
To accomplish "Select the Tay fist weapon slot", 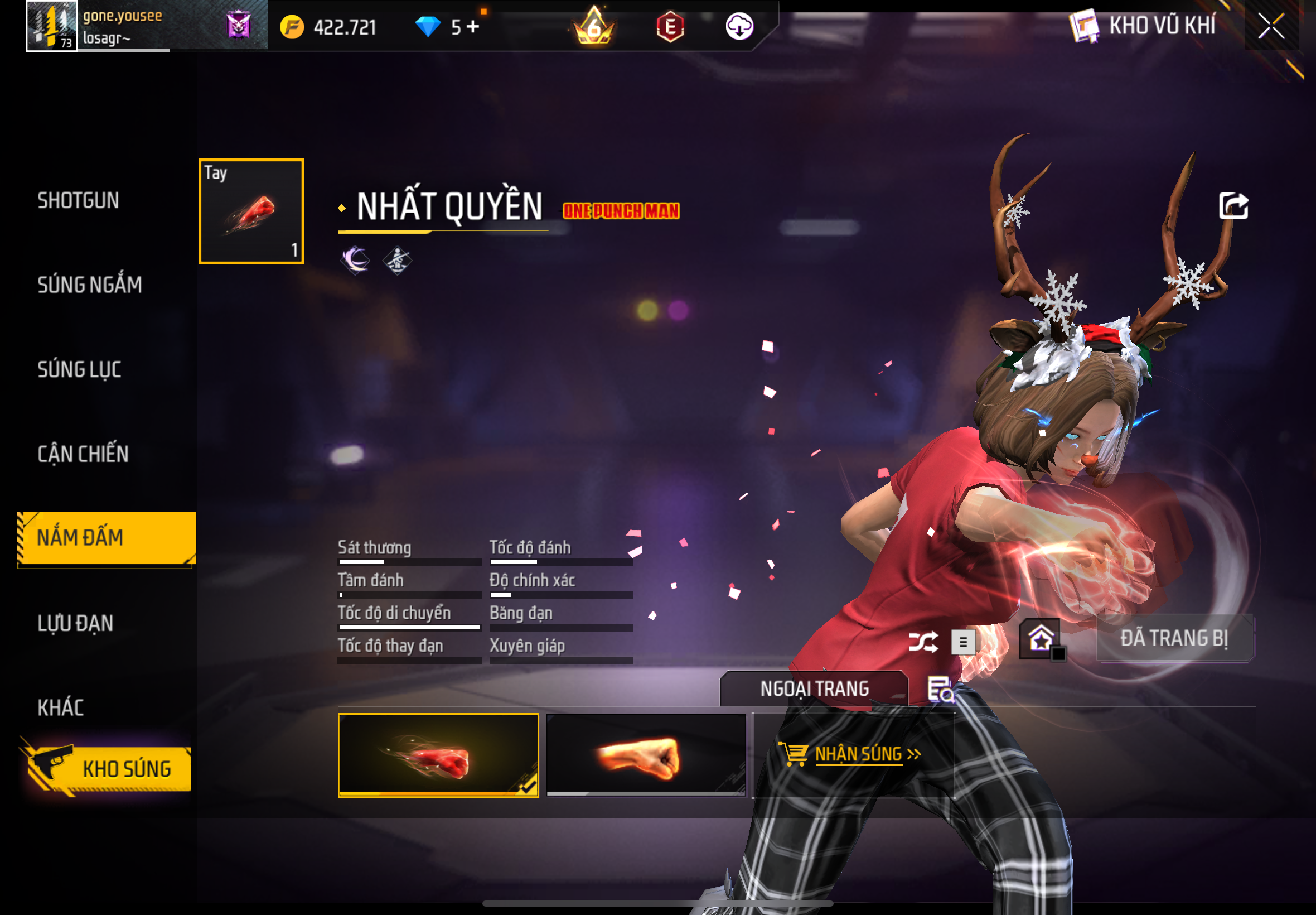I will coord(251,211).
